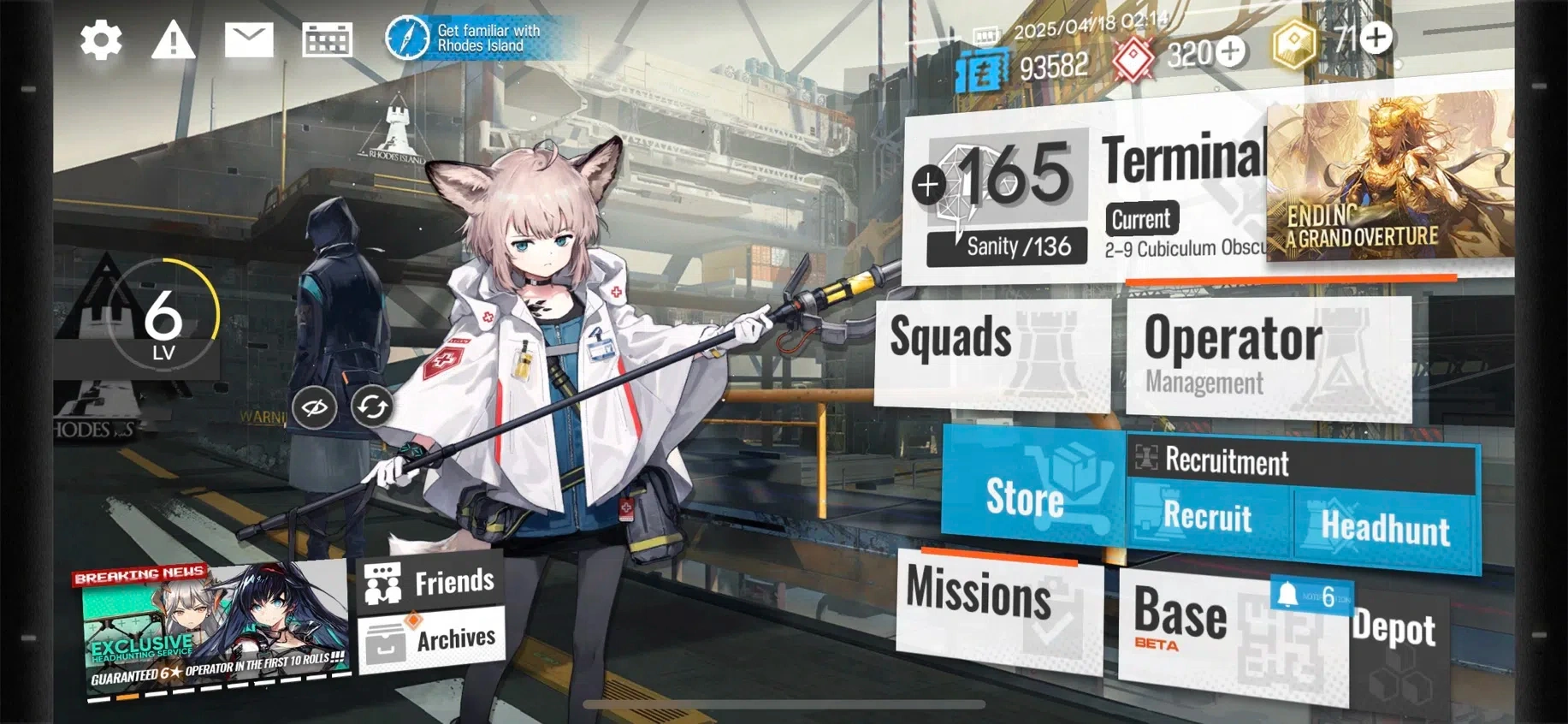
Task: Restore sanity via the plus icon
Action: point(929,184)
